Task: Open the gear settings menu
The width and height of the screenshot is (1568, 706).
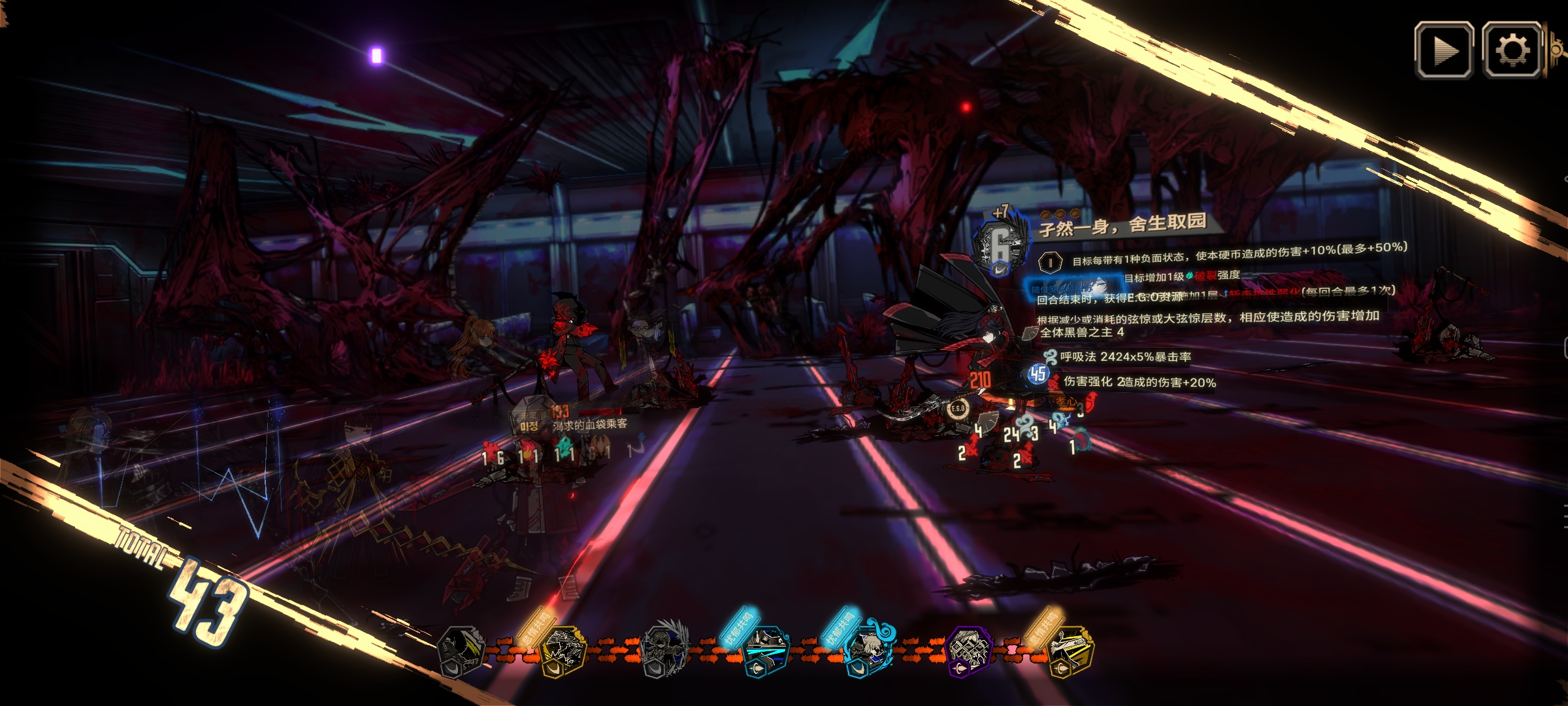Action: pyautogui.click(x=1512, y=50)
